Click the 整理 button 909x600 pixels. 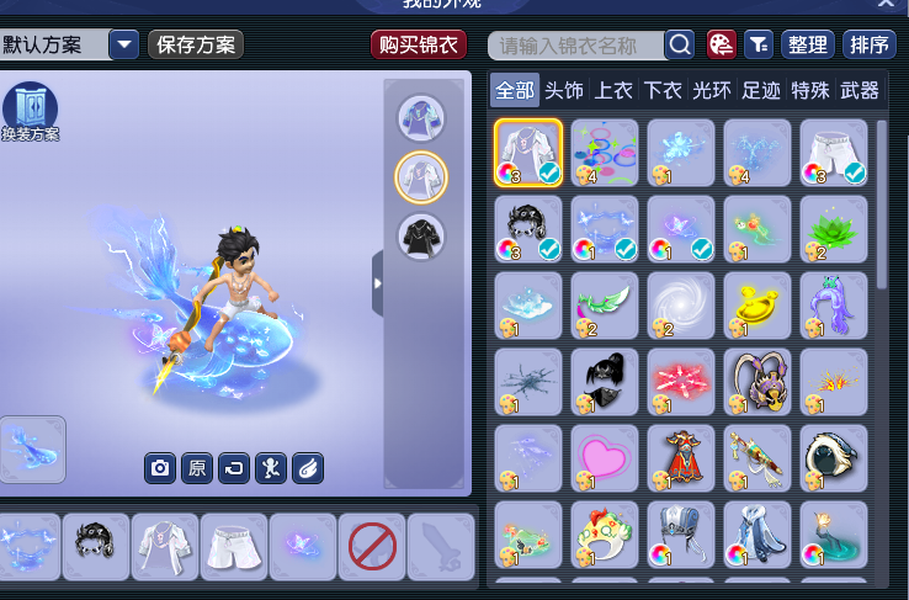[807, 45]
